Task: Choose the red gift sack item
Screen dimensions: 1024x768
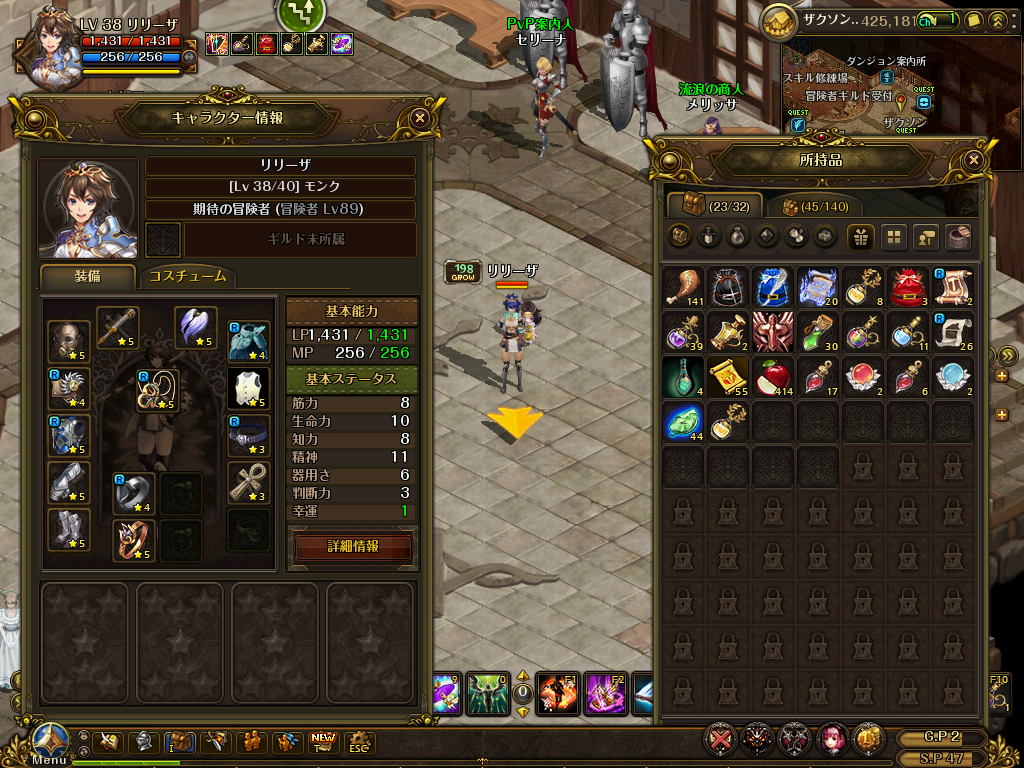Action: (x=908, y=286)
